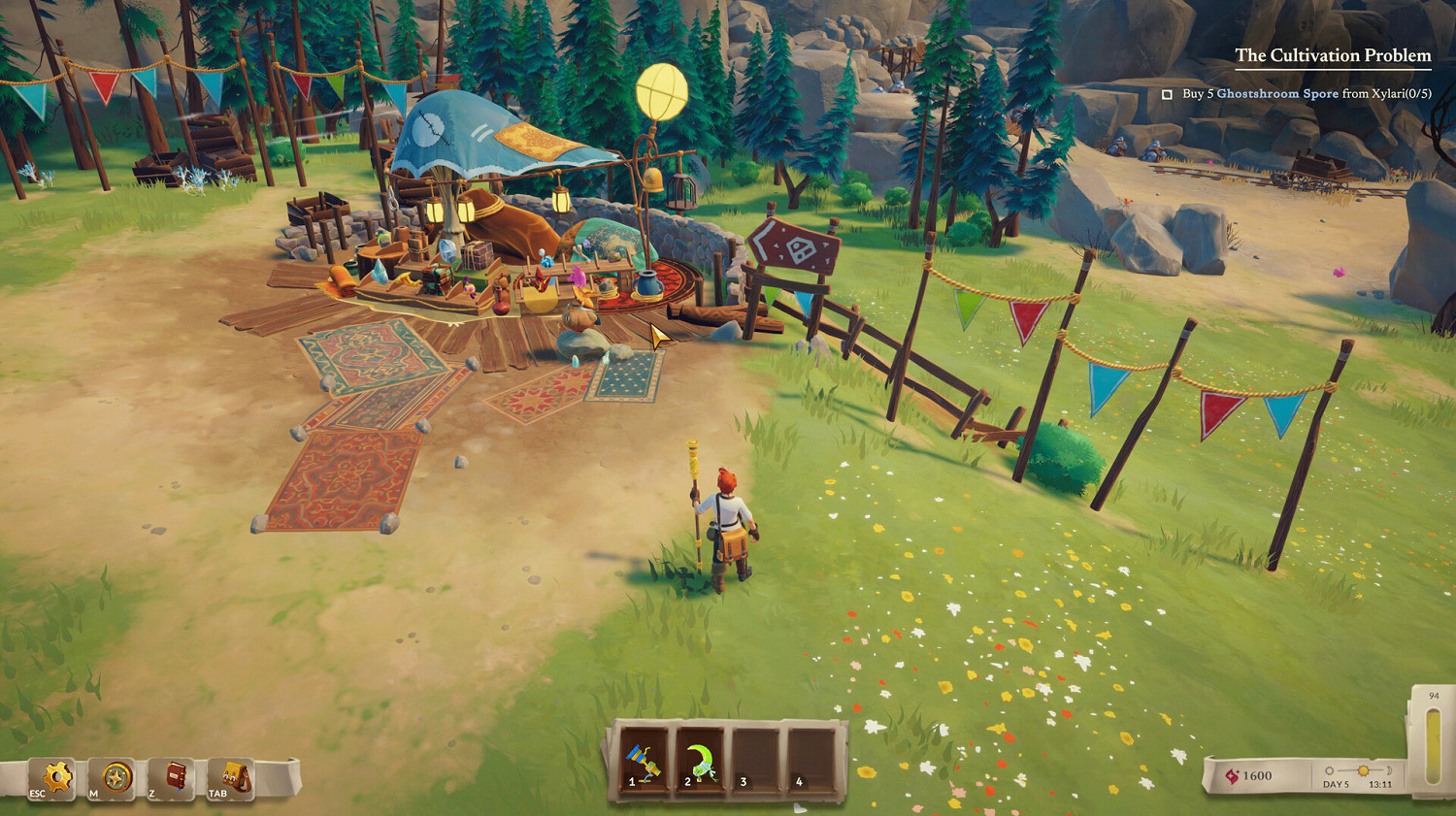The height and width of the screenshot is (816, 1456).
Task: Open the settings gear menu
Action: (56, 778)
